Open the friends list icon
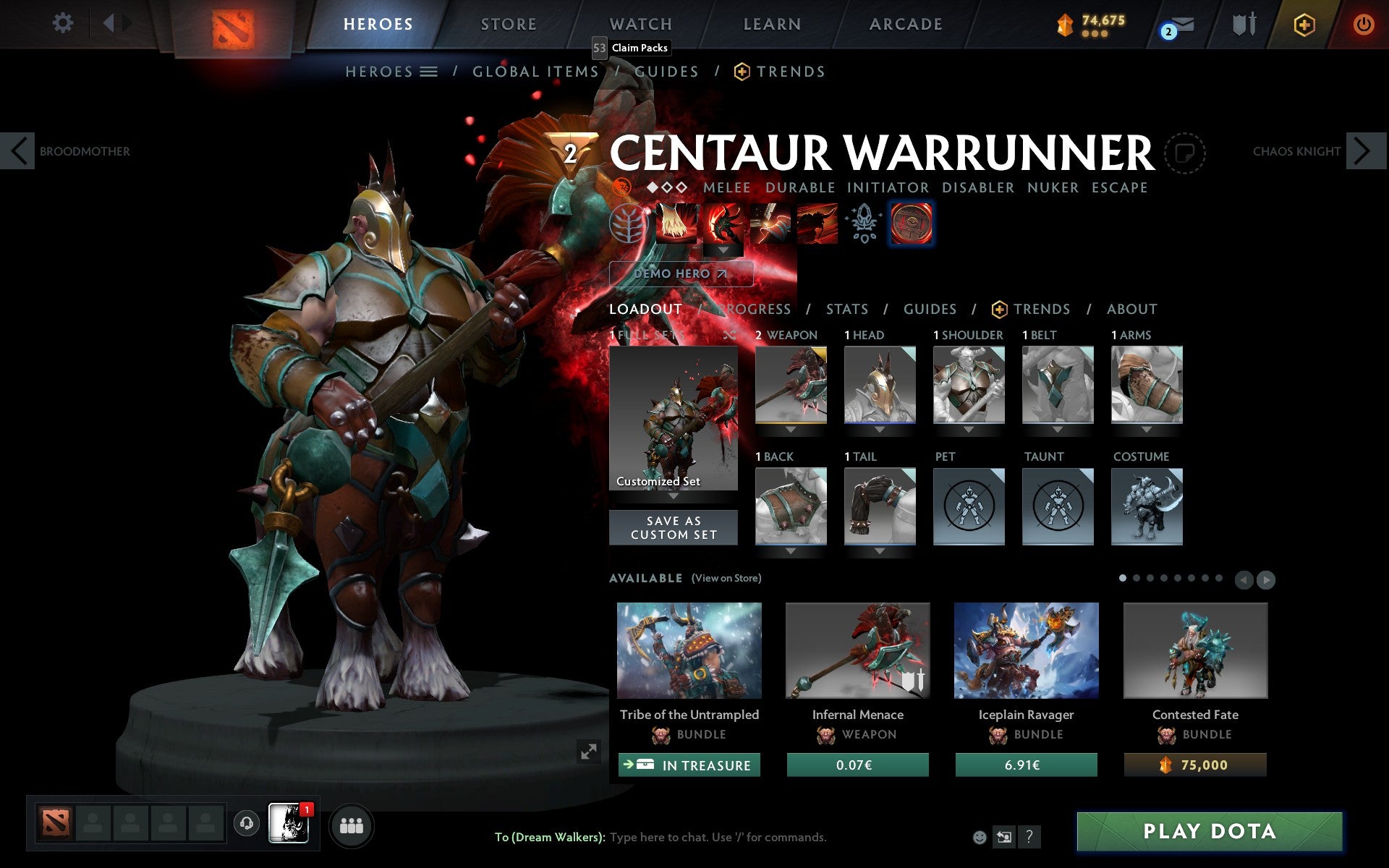Viewport: 1389px width, 868px height. [352, 824]
